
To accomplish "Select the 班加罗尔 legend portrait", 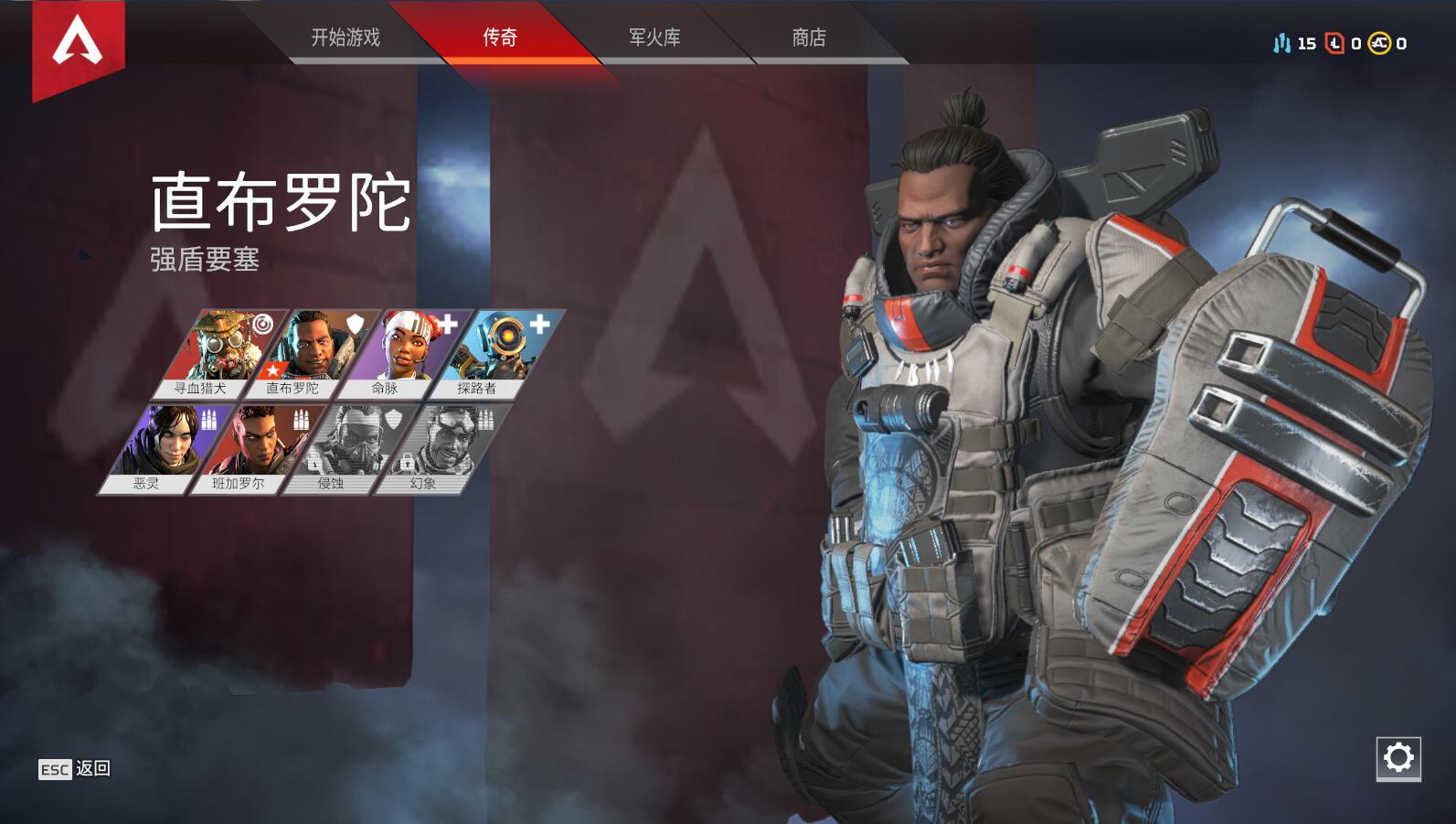I will tap(257, 440).
